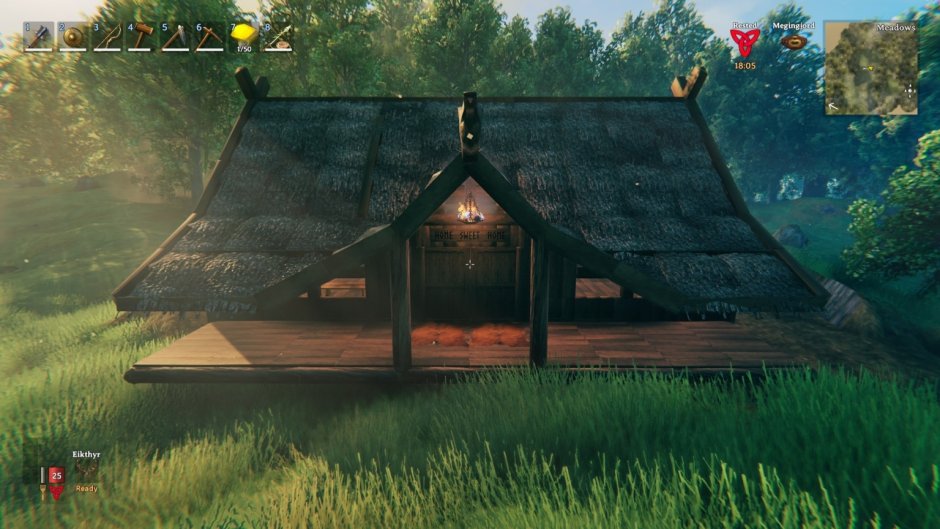Click the Megingjord belt status icon
Screen dimensions: 940x529
[x=795, y=42]
